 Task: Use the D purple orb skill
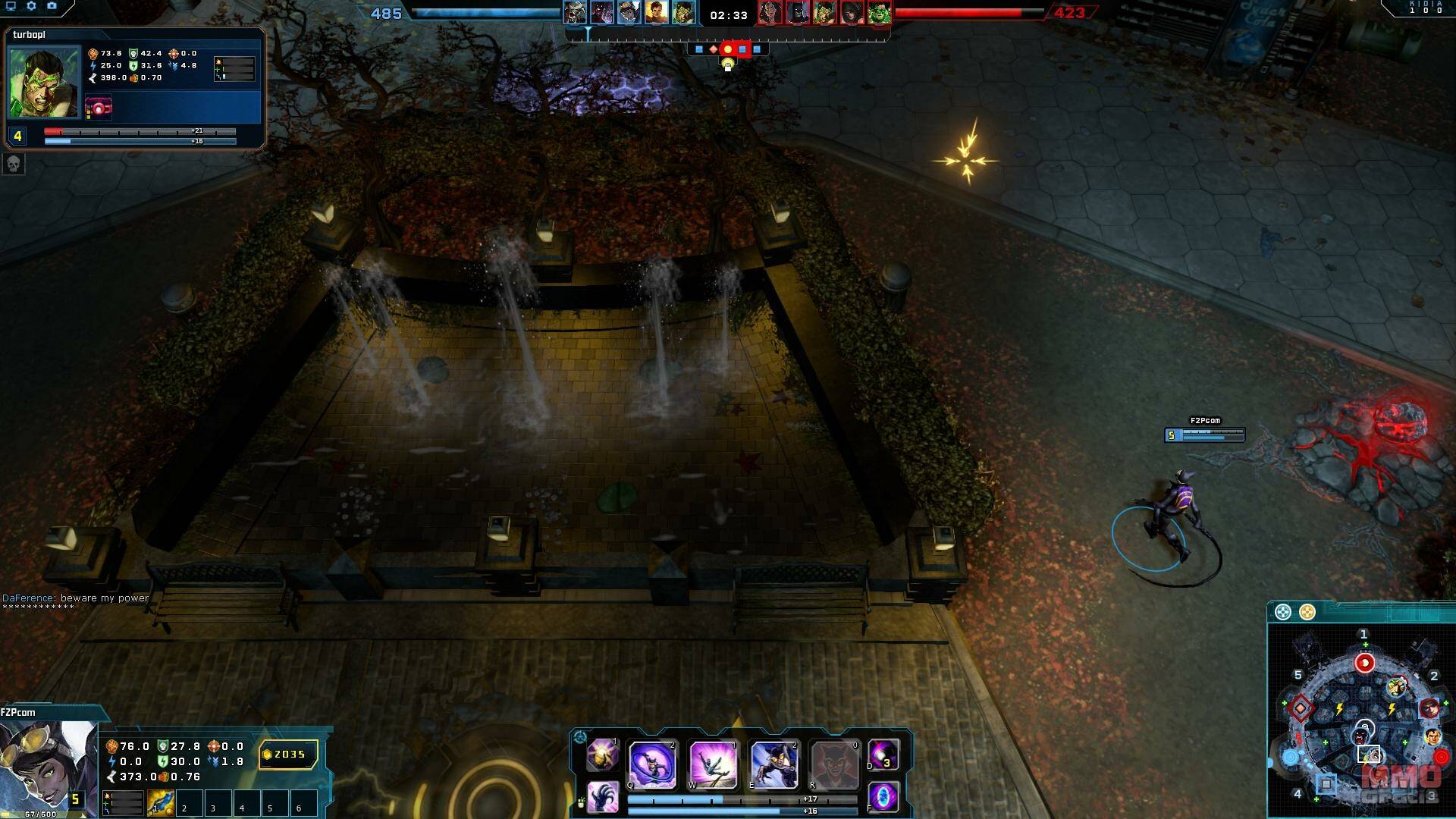tap(883, 755)
